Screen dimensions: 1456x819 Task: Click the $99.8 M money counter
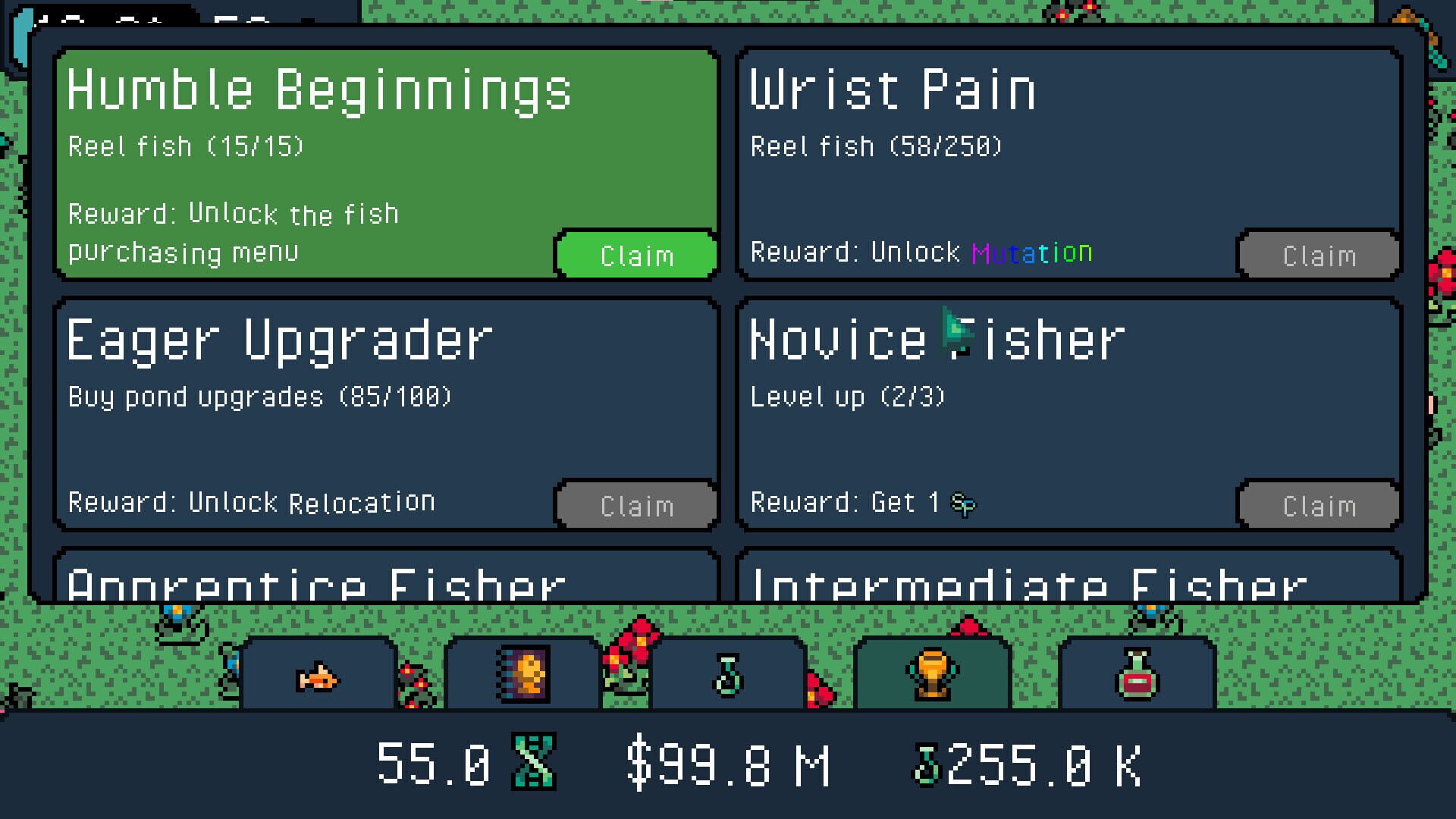click(x=728, y=762)
